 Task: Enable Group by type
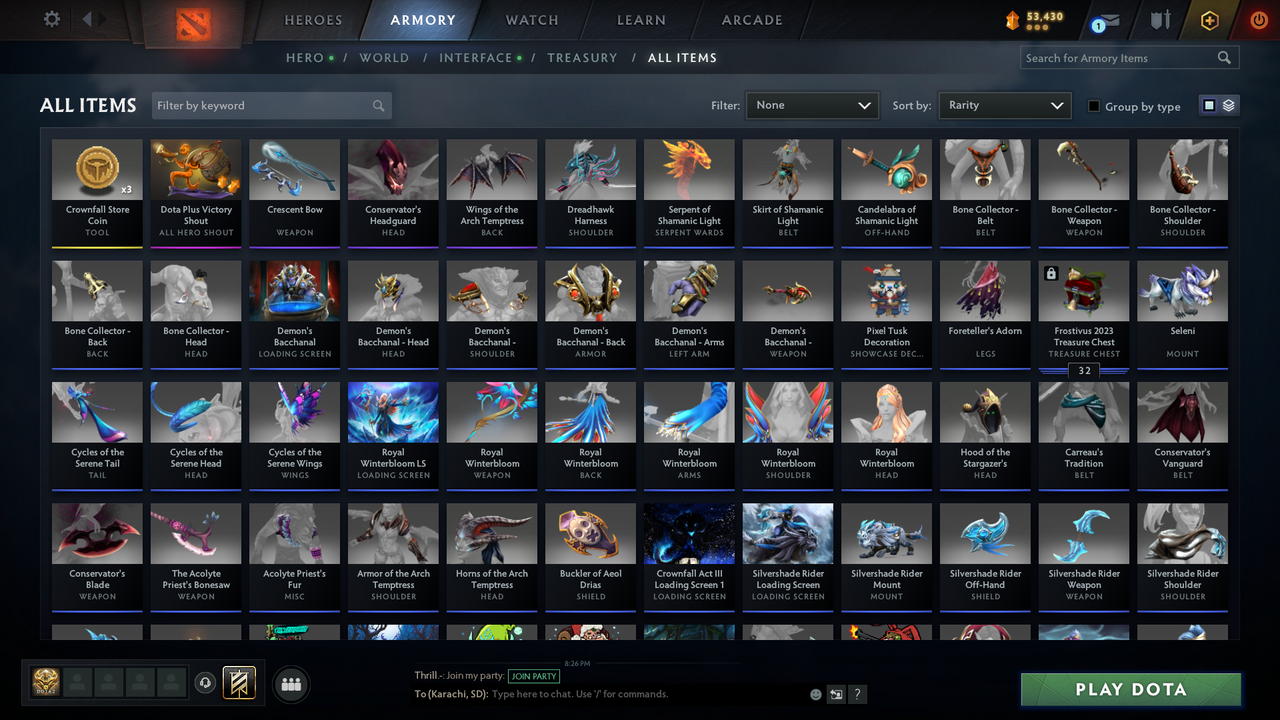[1092, 106]
